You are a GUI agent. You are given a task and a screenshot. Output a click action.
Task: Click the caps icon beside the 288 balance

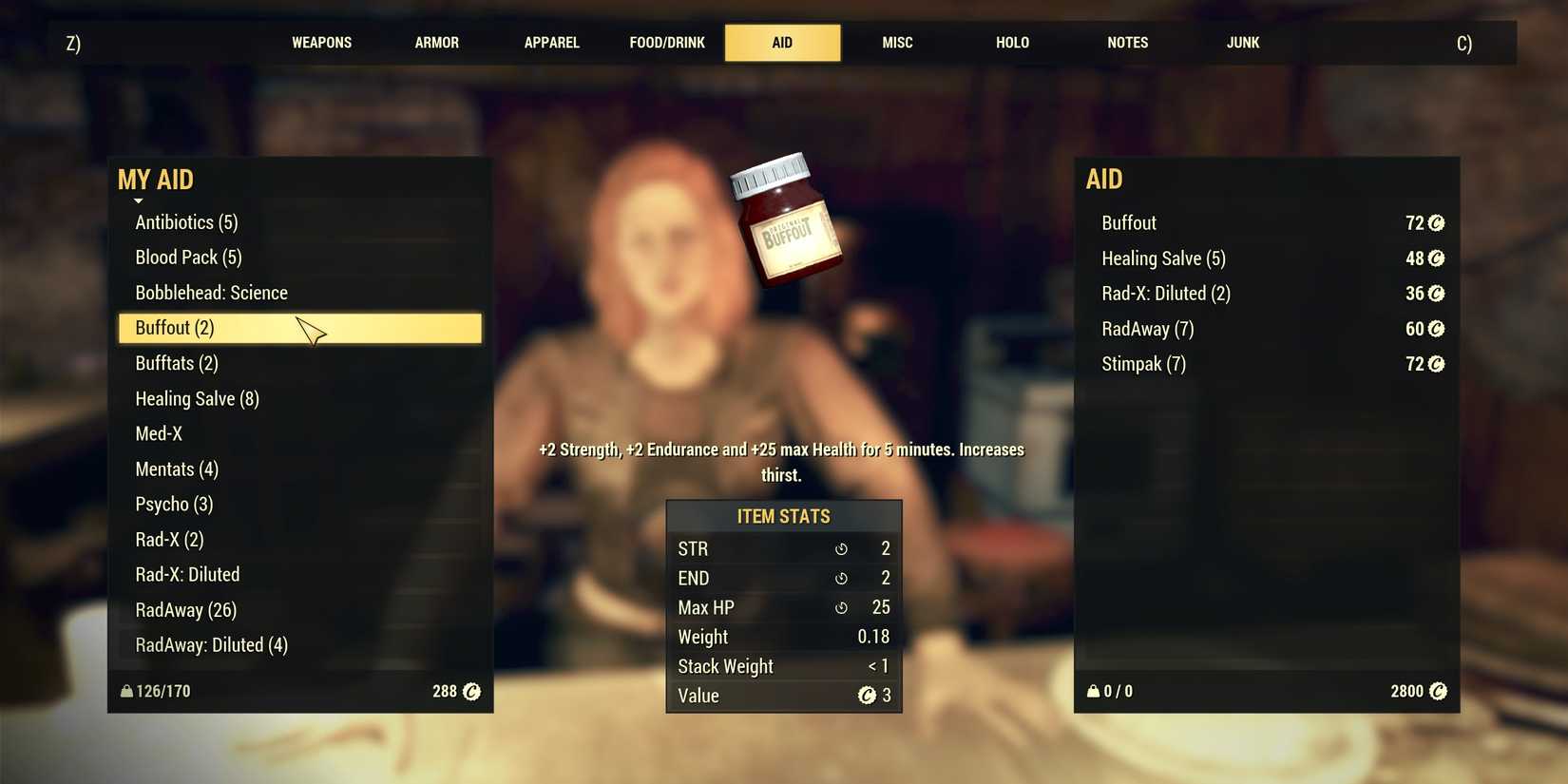click(471, 691)
